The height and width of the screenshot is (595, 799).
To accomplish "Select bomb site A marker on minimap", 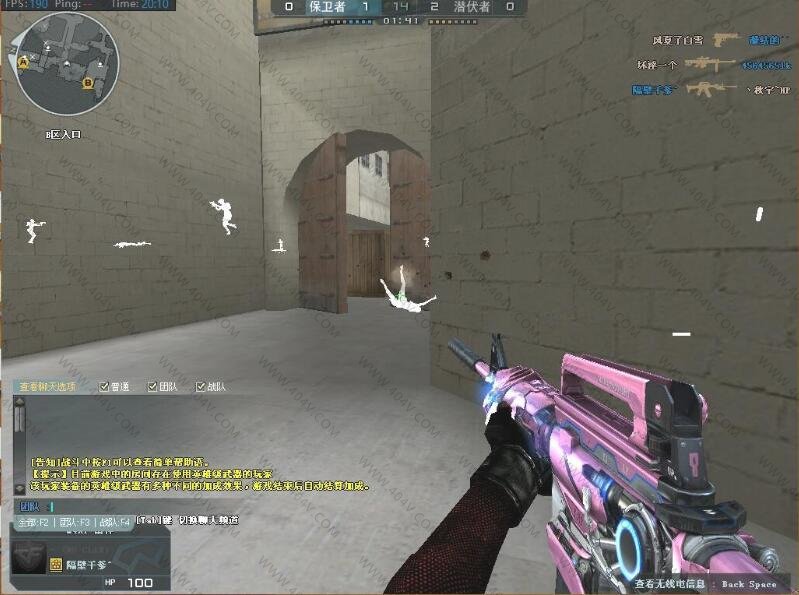I will 23,61.
